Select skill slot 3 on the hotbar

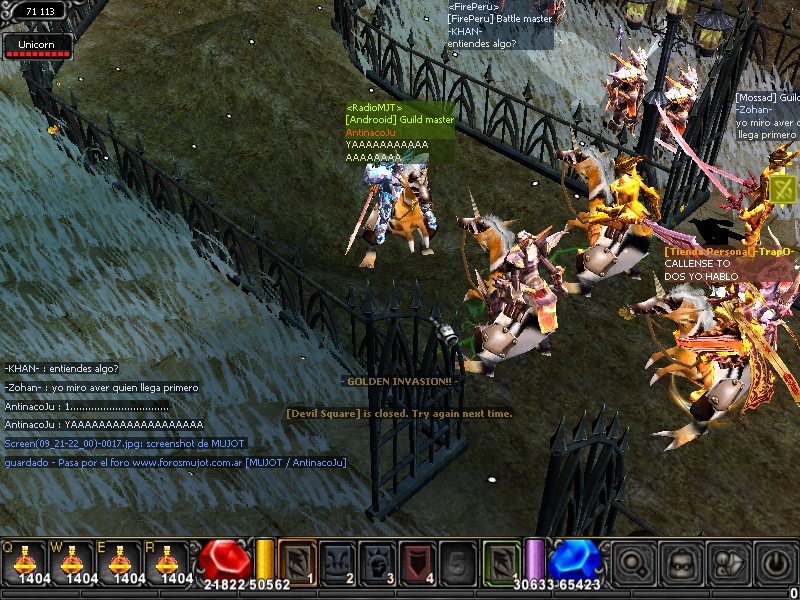pyautogui.click(x=377, y=562)
